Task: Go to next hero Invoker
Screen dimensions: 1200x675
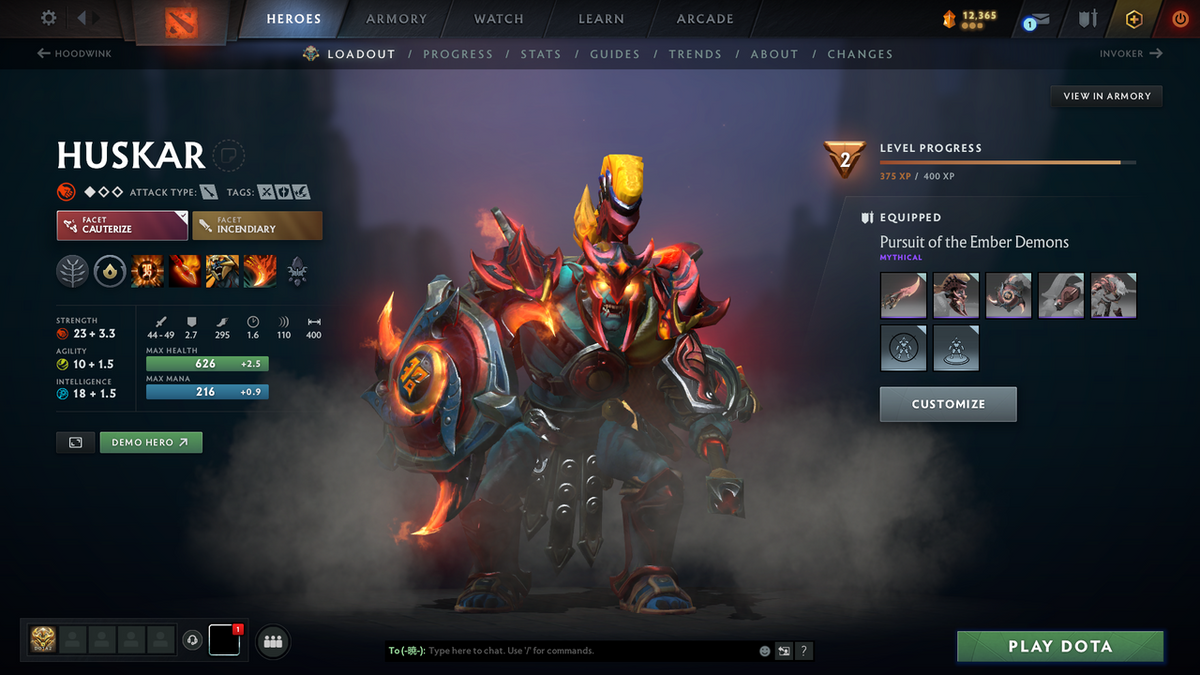Action: coord(1131,54)
